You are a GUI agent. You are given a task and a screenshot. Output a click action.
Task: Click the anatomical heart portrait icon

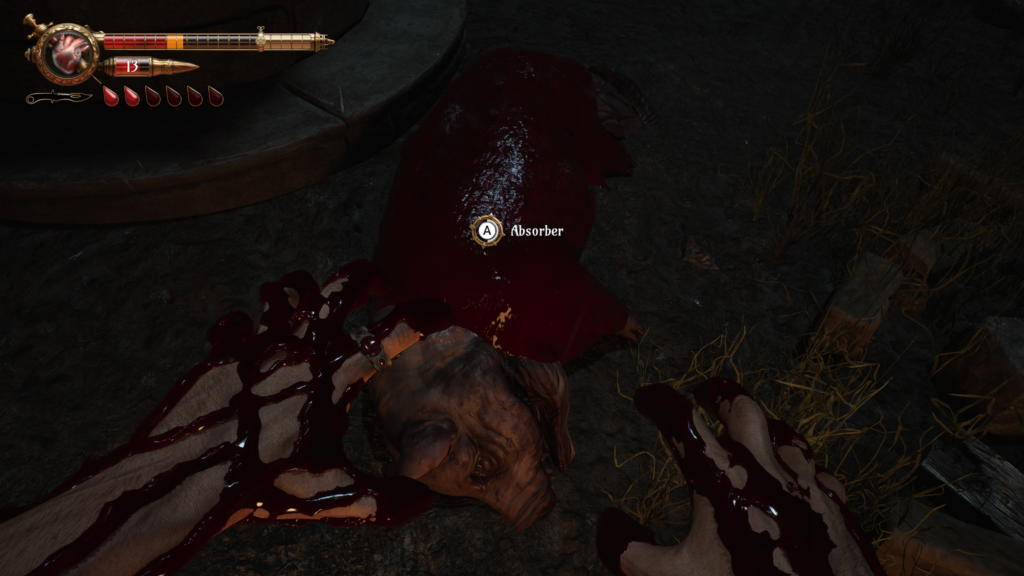(x=70, y=52)
